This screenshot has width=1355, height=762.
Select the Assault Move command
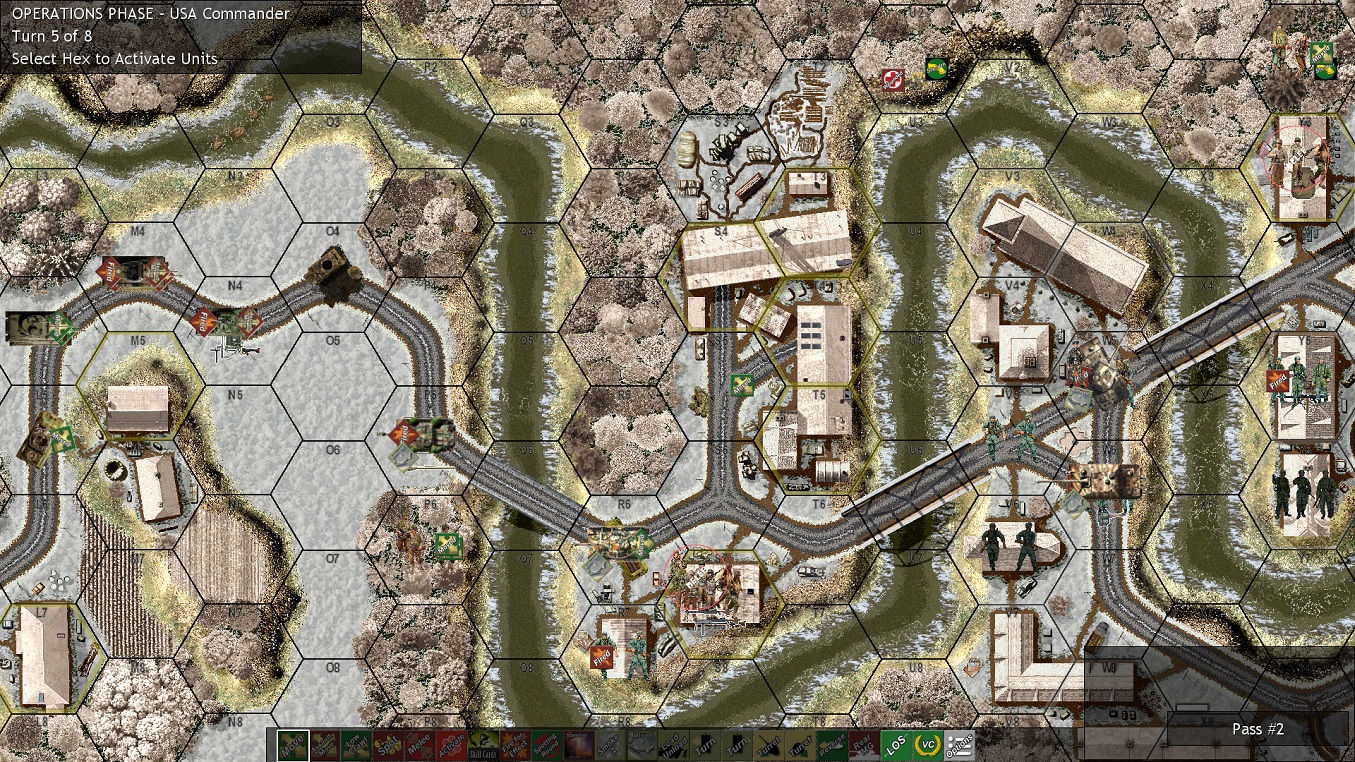[x=323, y=745]
